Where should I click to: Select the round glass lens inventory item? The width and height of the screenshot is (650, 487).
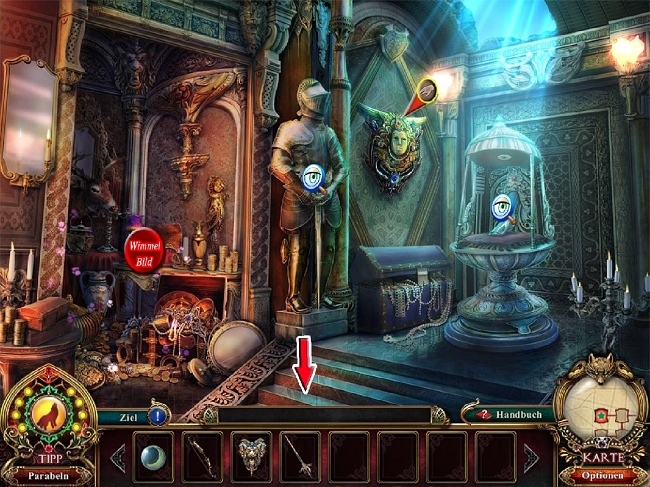153,457
